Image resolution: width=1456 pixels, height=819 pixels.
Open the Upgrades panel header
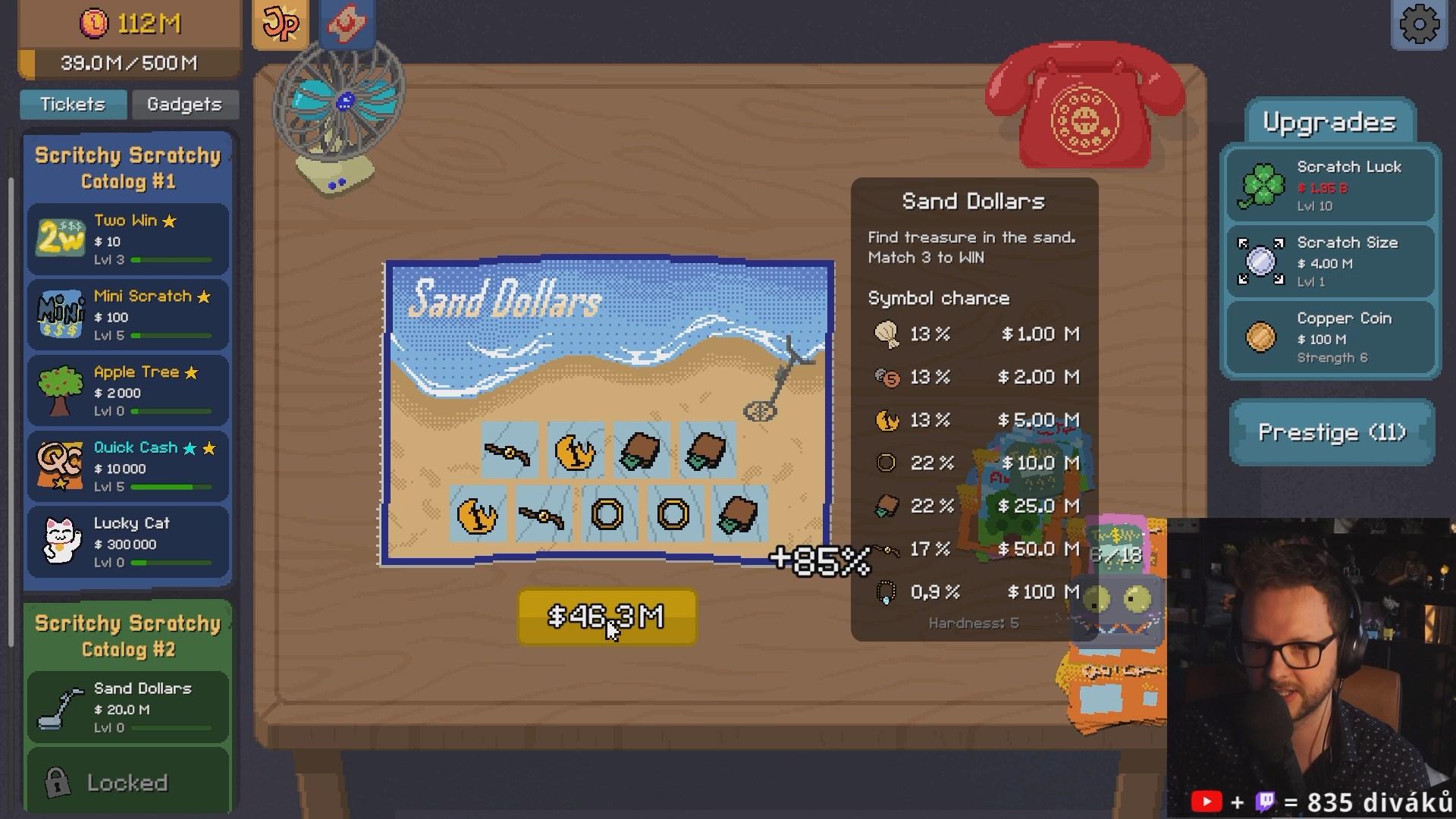(x=1329, y=123)
